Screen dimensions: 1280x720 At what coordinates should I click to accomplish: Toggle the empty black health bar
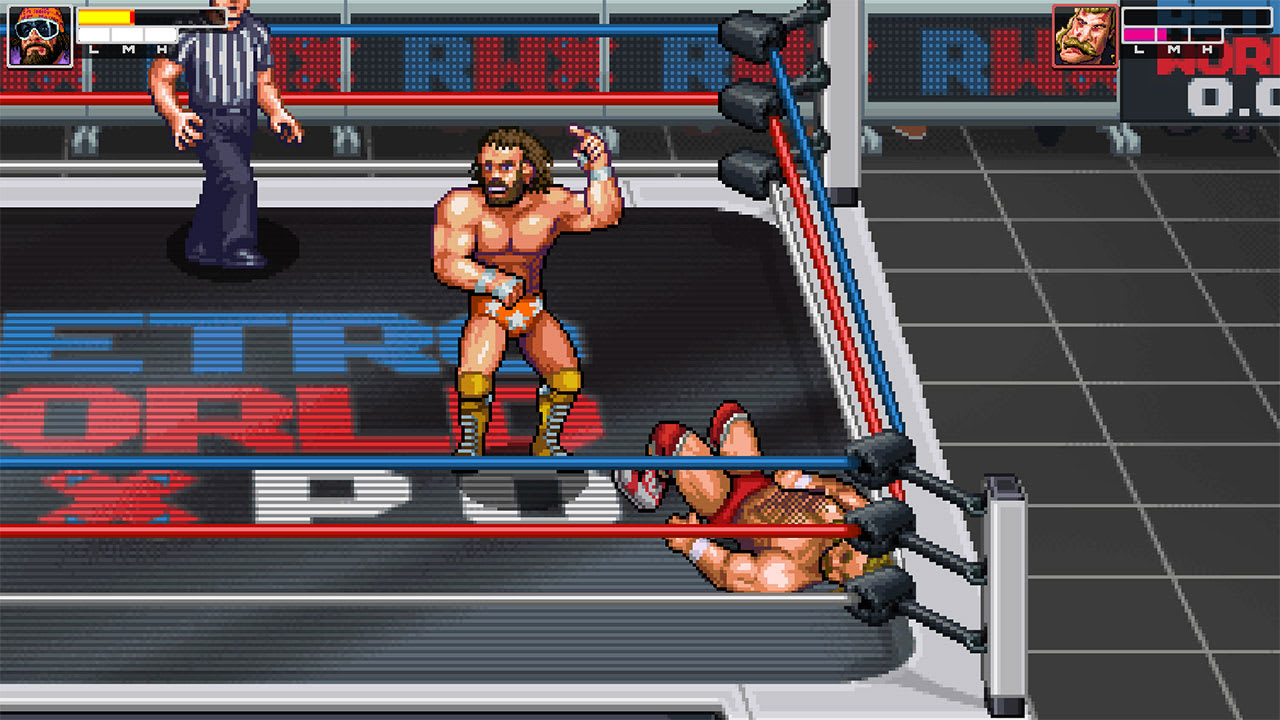coord(1195,14)
